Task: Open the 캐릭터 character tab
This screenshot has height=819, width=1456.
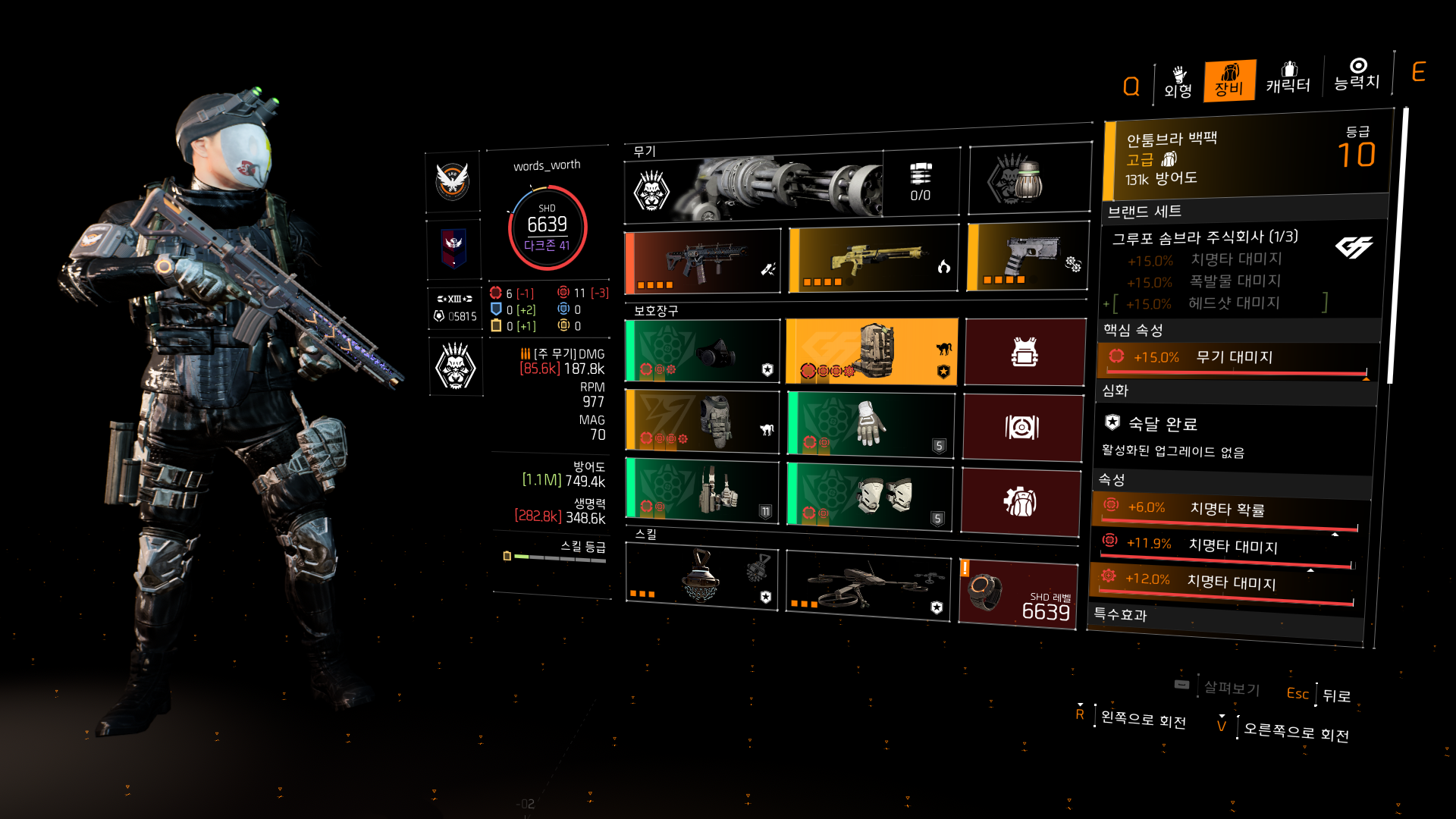Action: [x=1288, y=78]
